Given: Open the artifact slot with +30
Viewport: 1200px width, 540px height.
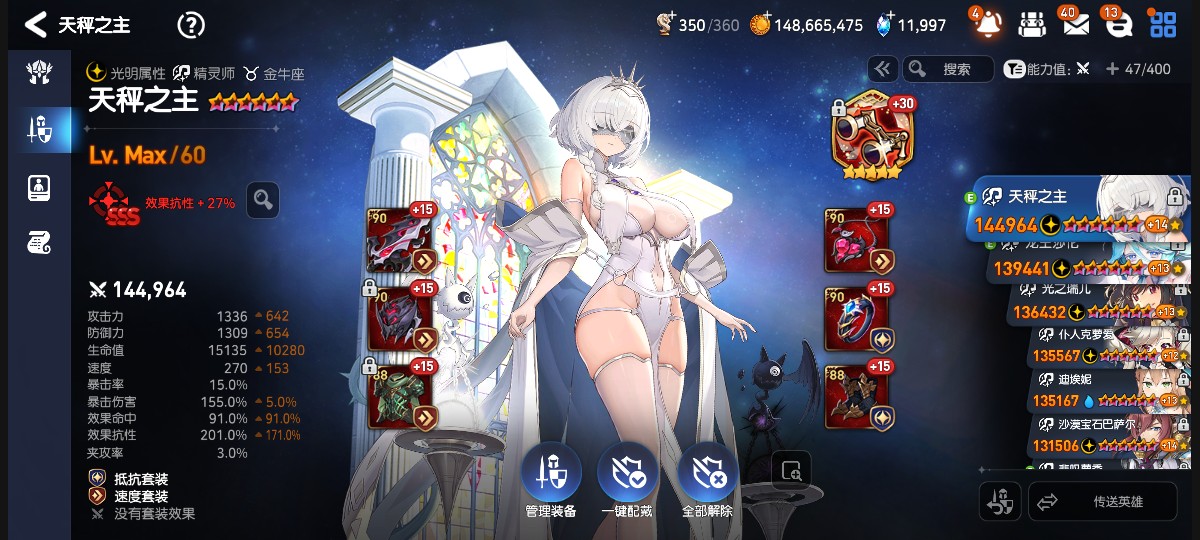Looking at the screenshot, I should pyautogui.click(x=868, y=135).
